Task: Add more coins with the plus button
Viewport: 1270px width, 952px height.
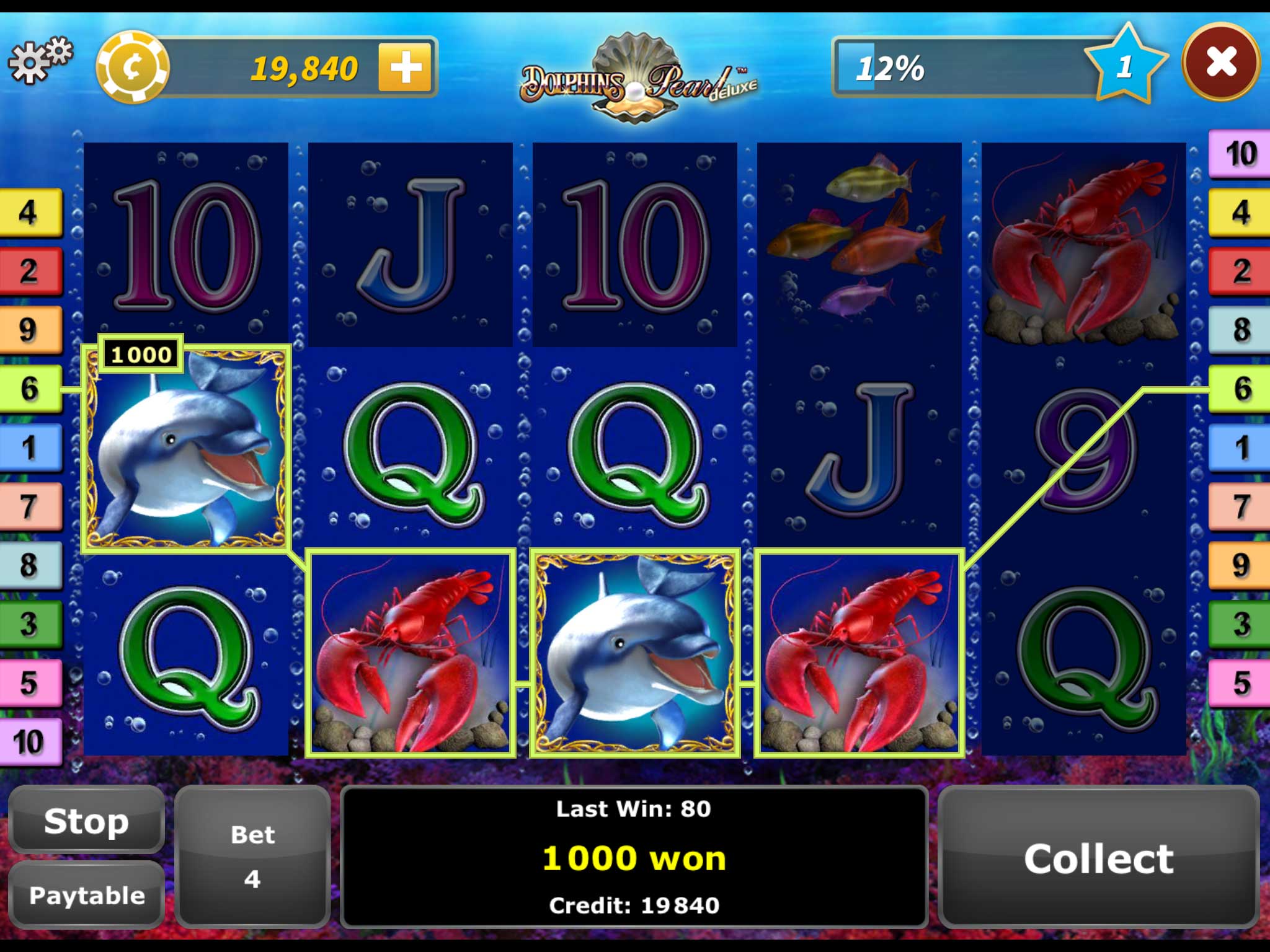Action: tap(405, 67)
